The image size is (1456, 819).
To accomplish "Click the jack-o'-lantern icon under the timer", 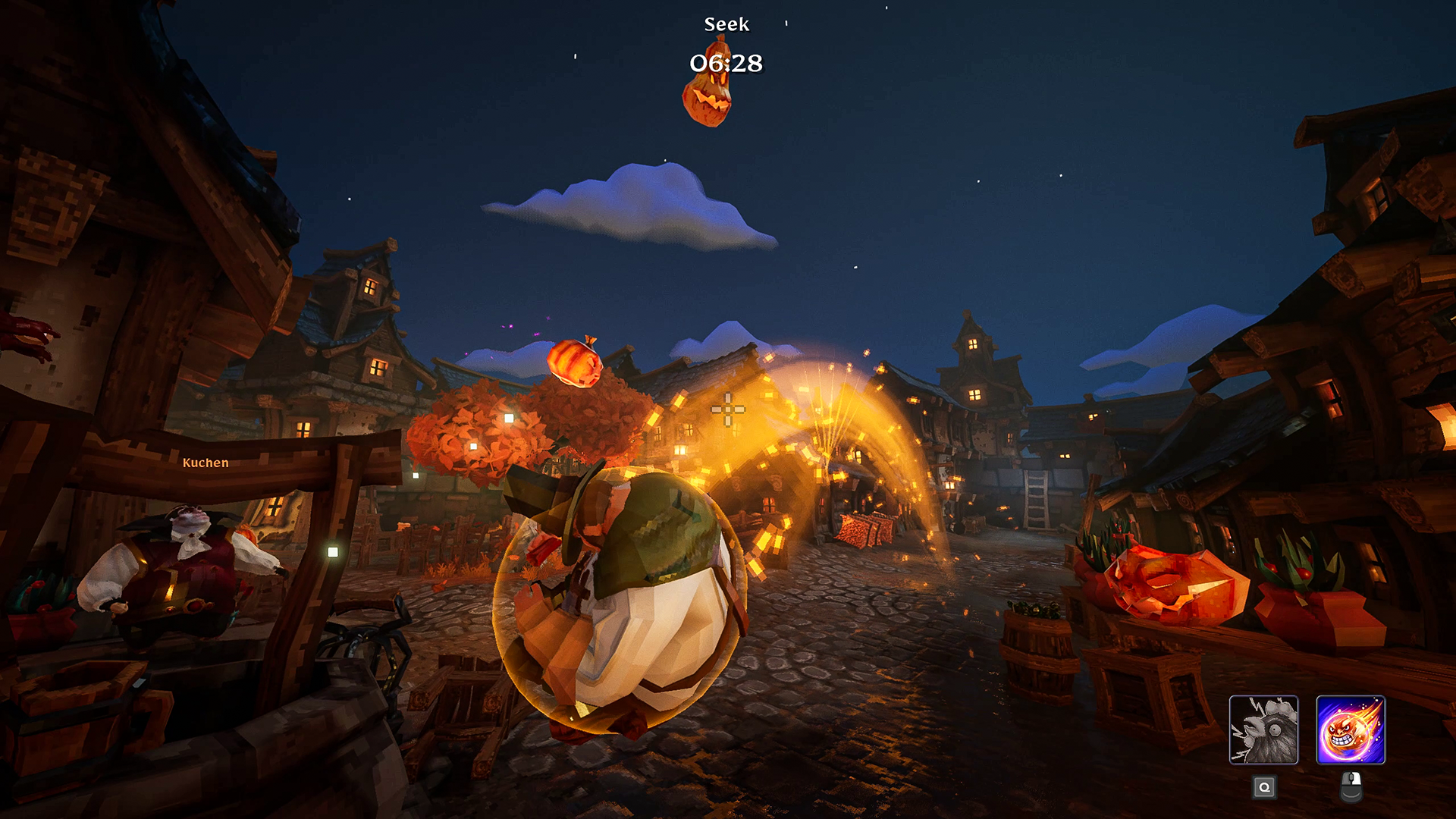I will click(x=707, y=102).
